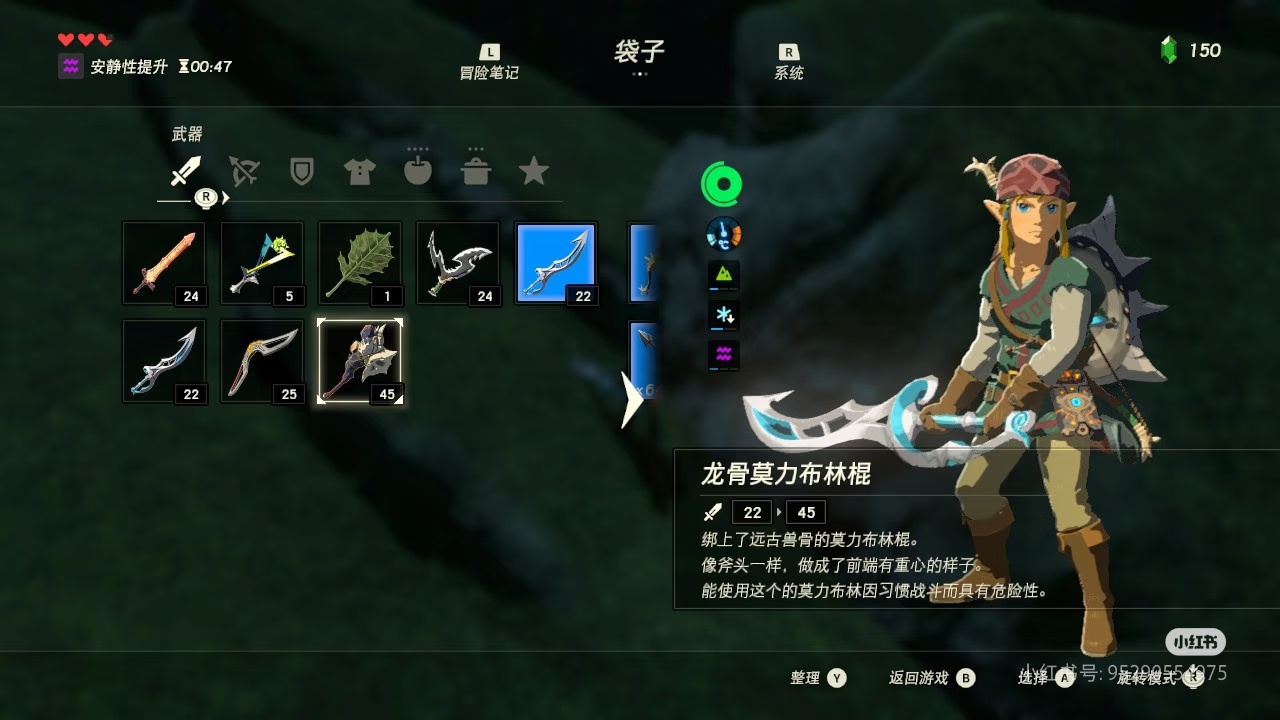Open the 冒险笔记 adventure log page
This screenshot has height=720, width=1280.
click(489, 62)
